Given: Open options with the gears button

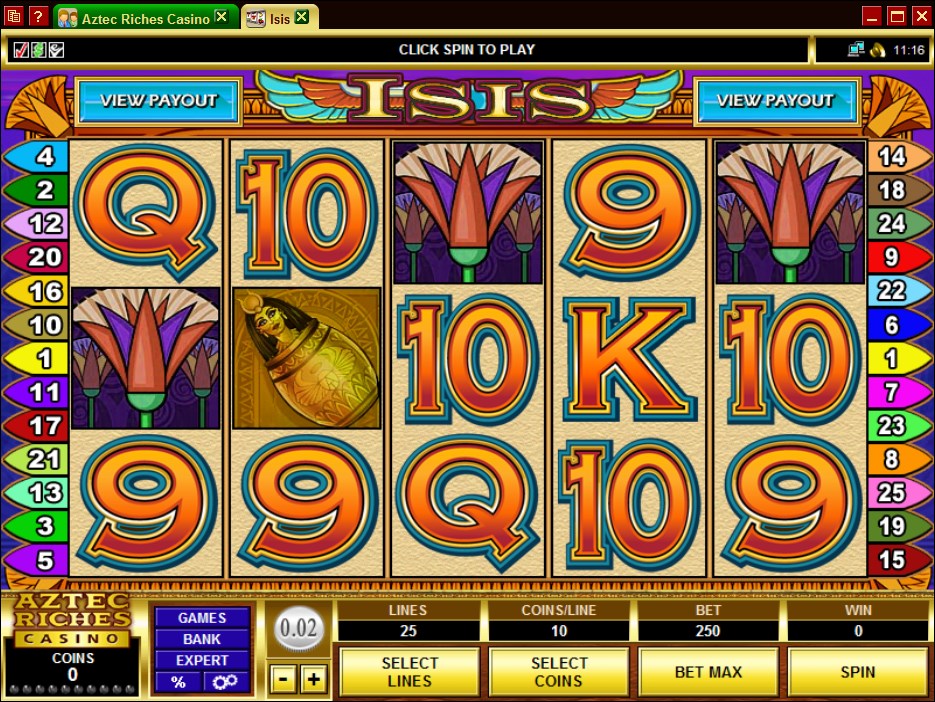Looking at the screenshot, I should click(x=225, y=682).
